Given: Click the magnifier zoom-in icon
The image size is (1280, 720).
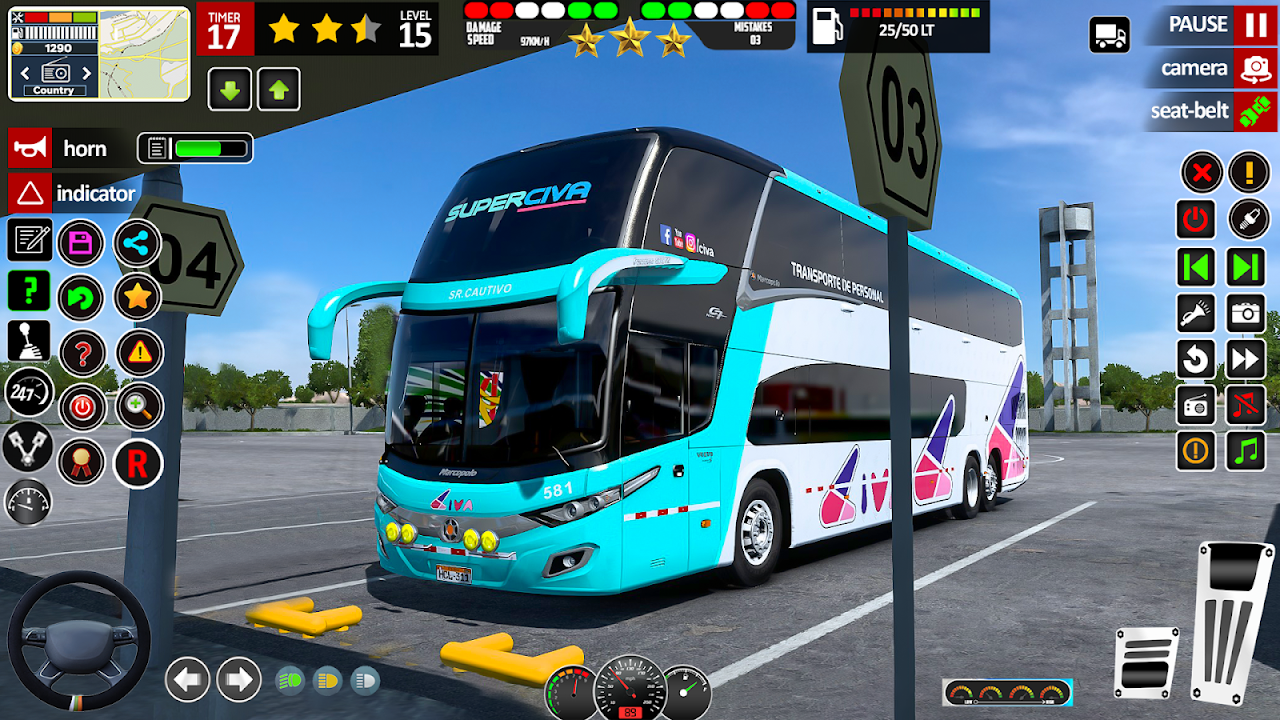Looking at the screenshot, I should click(x=139, y=407).
